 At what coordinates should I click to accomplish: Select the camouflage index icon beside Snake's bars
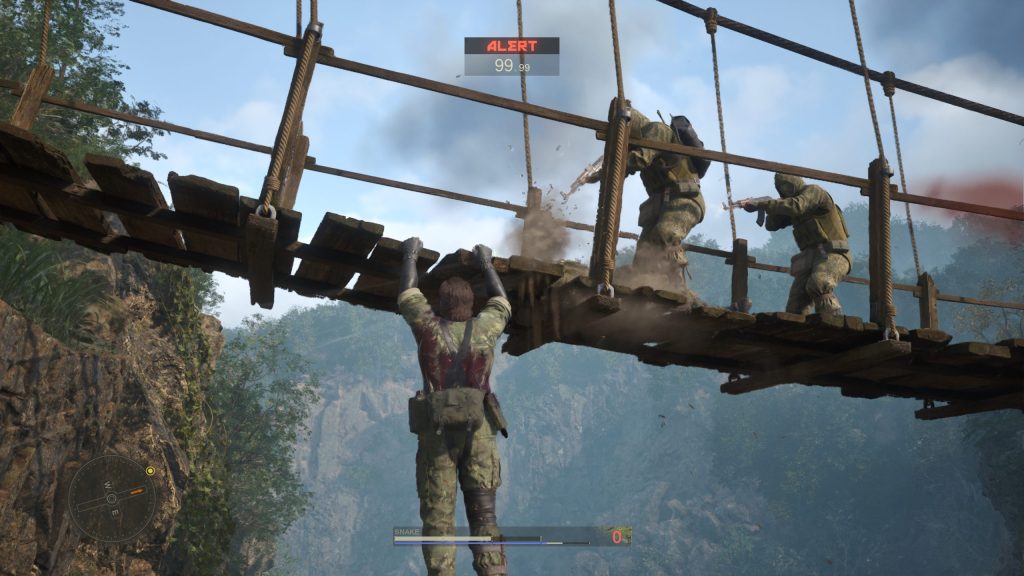point(618,537)
